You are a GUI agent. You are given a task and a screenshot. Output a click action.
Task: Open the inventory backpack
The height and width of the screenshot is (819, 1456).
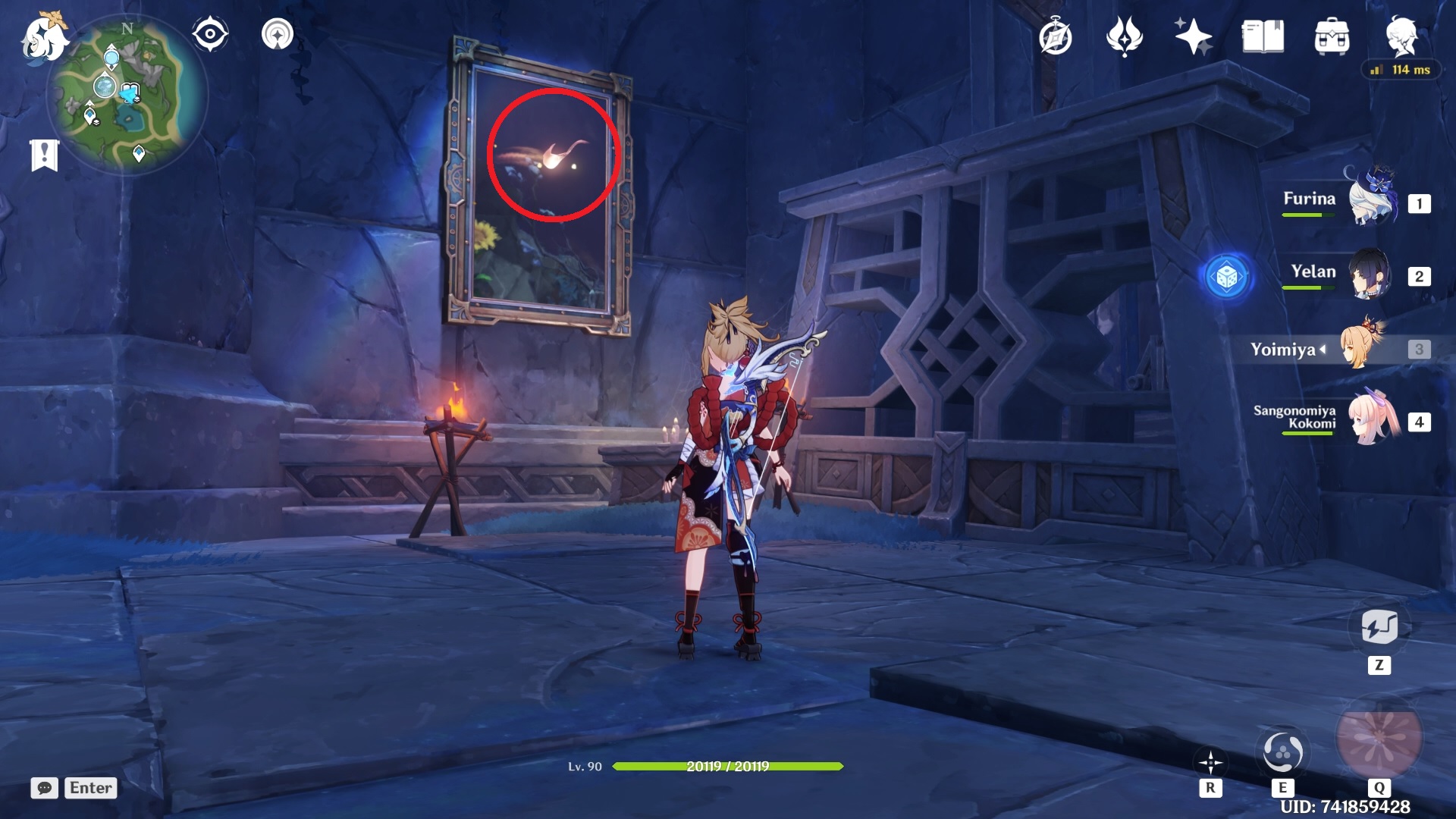pyautogui.click(x=1332, y=36)
